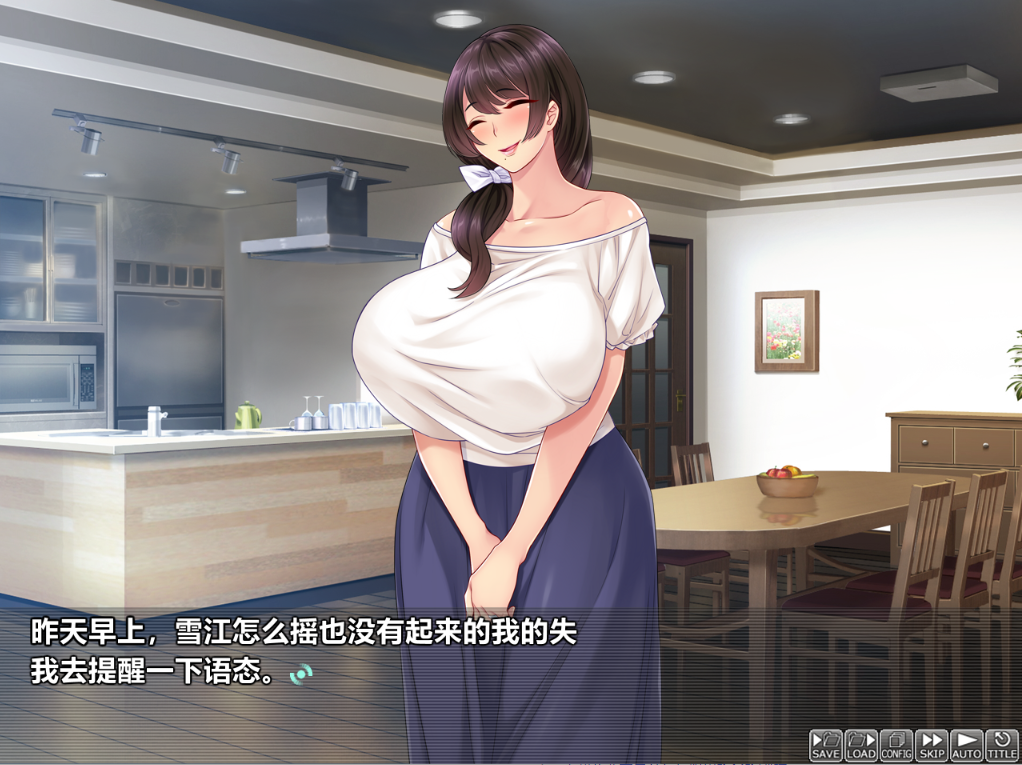
Task: Toggle AUTO dialogue advance
Action: pyautogui.click(x=966, y=745)
